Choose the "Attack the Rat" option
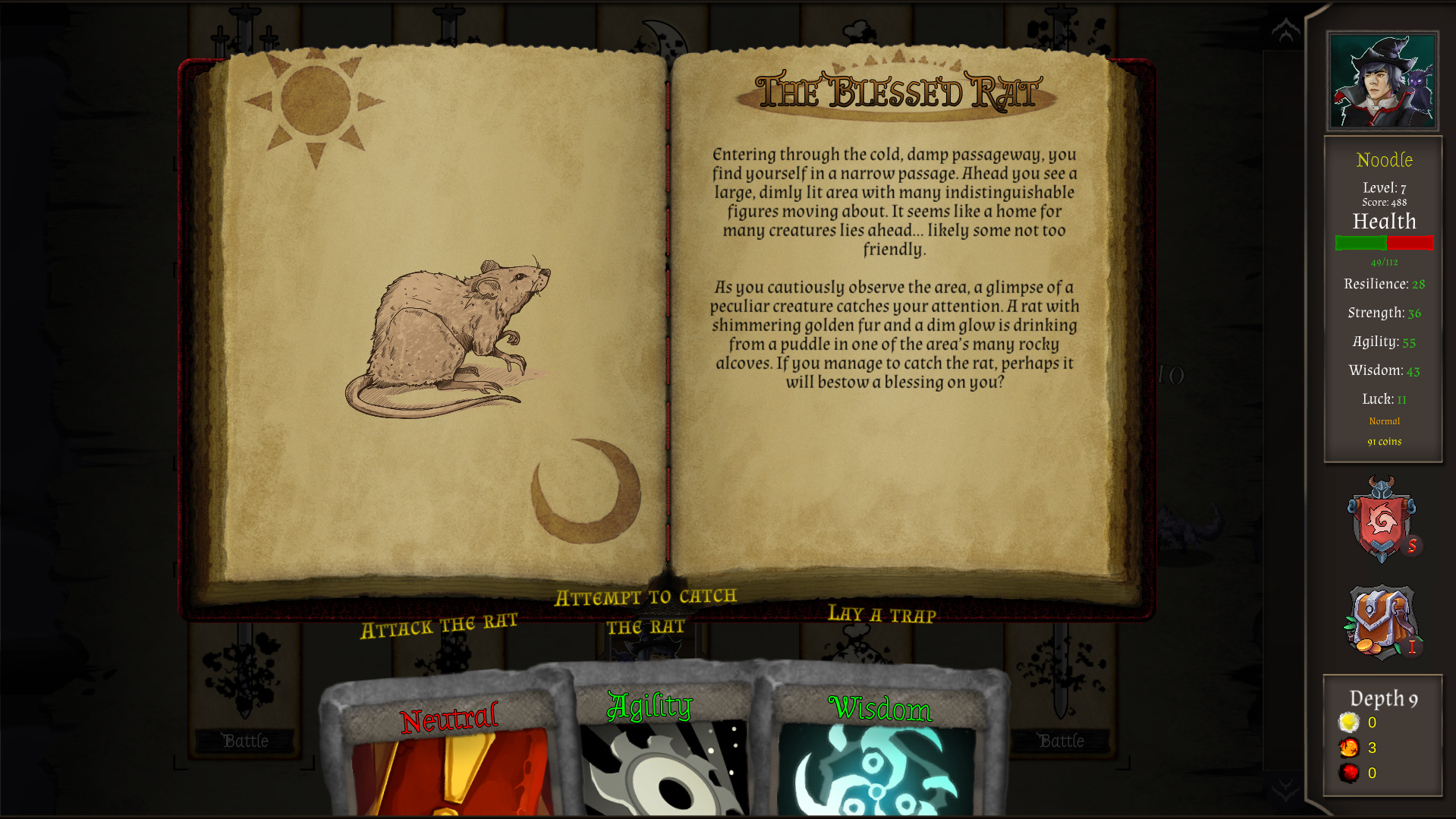Screen dimensions: 1456x819 click(440, 624)
